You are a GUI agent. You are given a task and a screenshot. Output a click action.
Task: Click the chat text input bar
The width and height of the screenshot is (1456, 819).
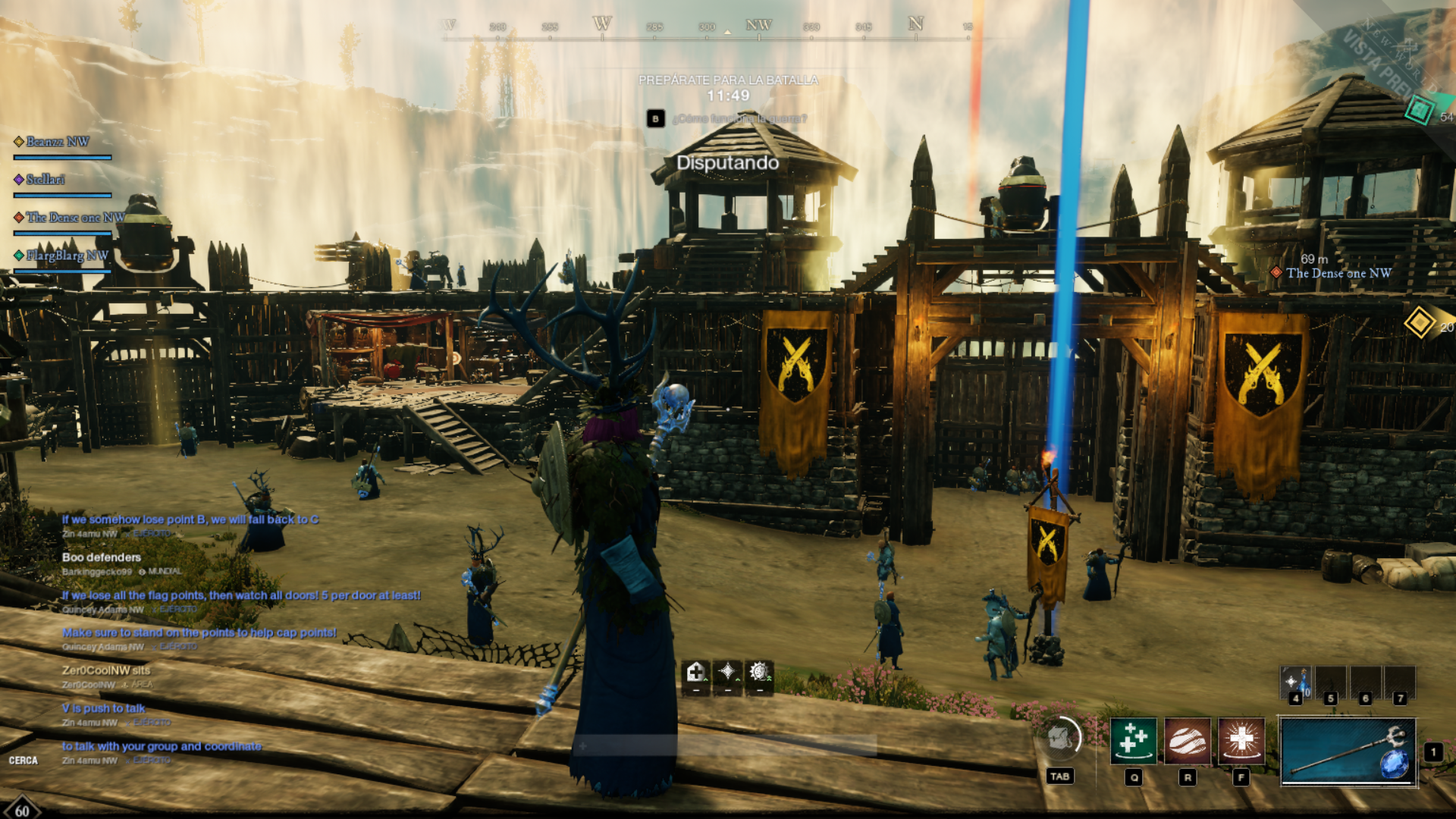724,746
